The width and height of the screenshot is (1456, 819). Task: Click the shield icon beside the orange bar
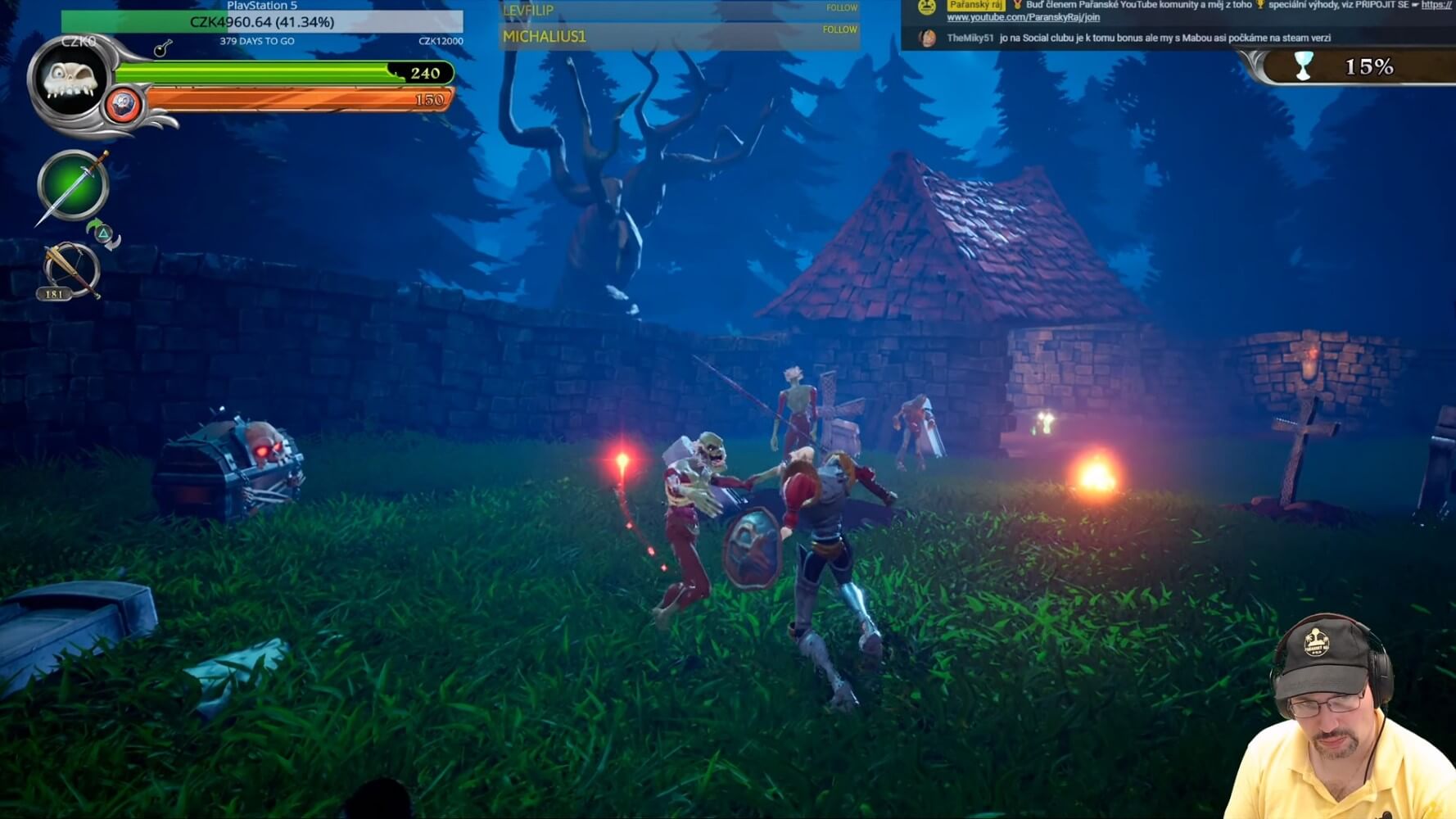point(124,105)
